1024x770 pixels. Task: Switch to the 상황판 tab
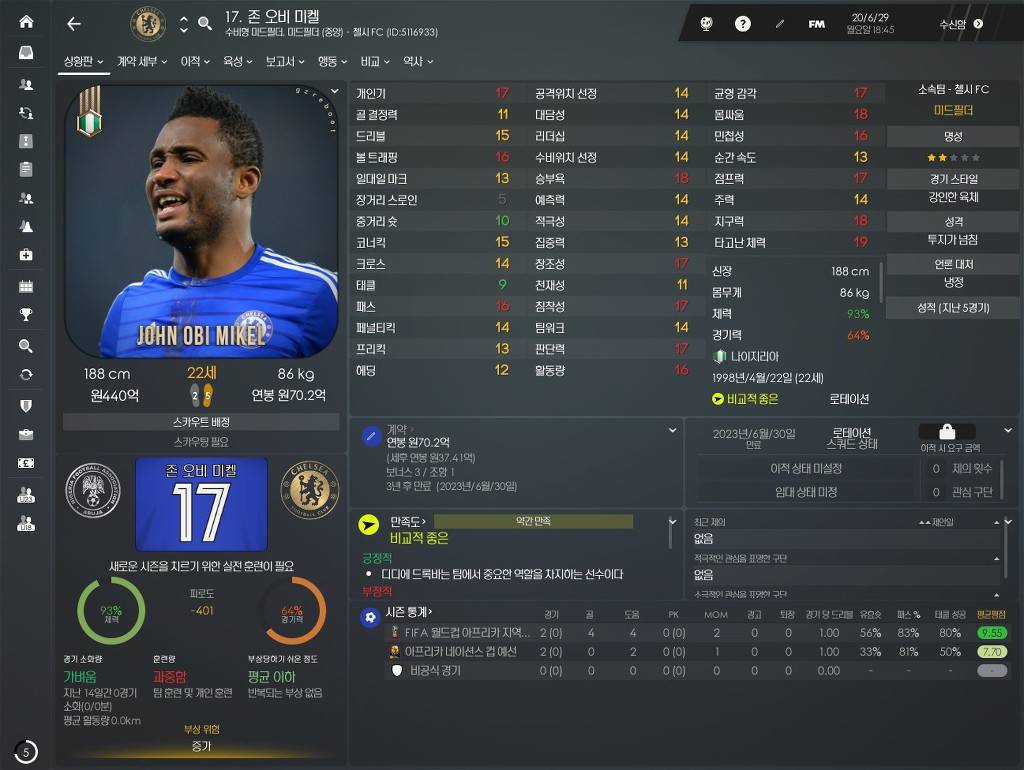coord(84,62)
